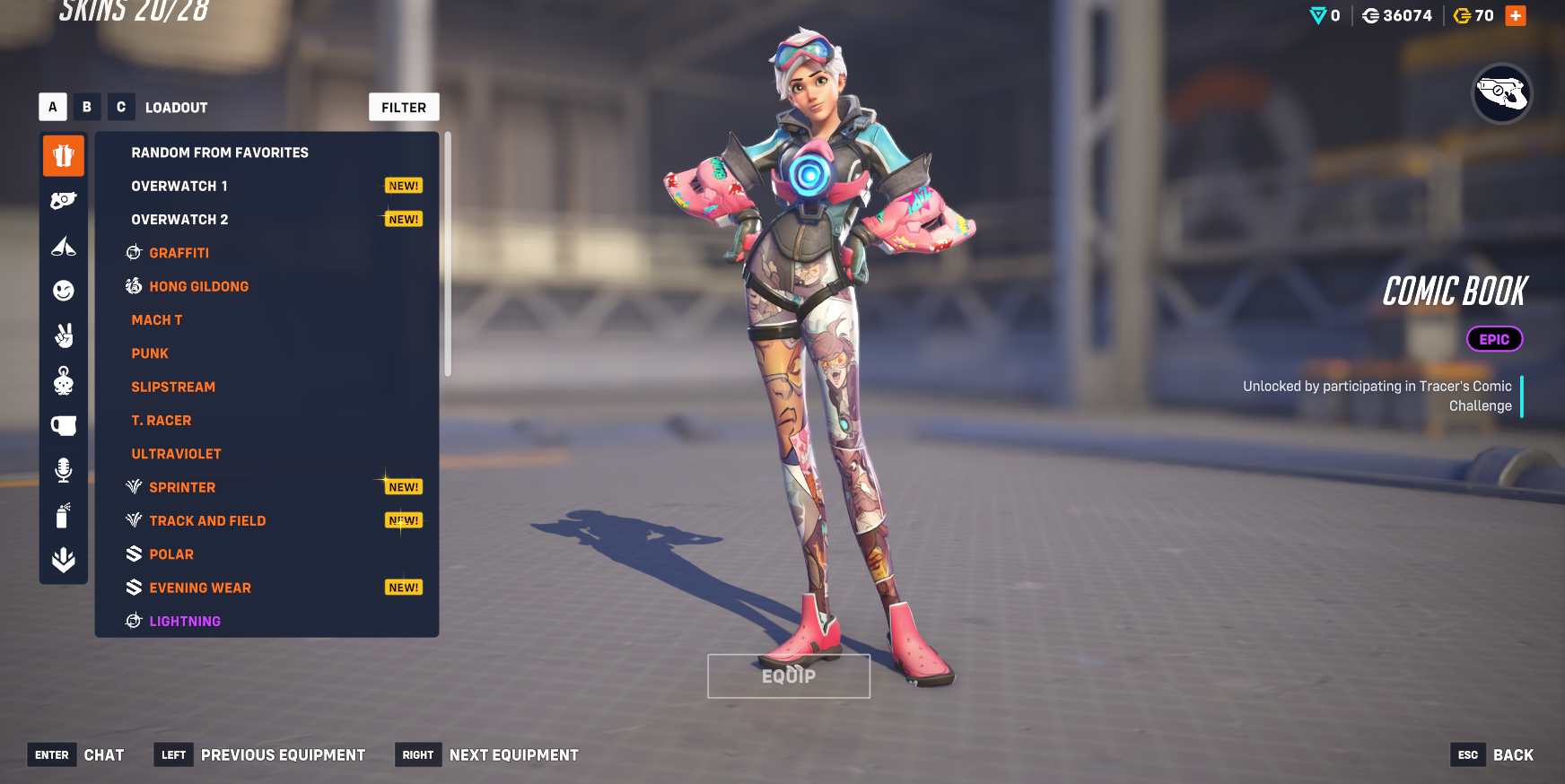Open the skin Filter options
This screenshot has height=784, width=1565.
point(404,108)
